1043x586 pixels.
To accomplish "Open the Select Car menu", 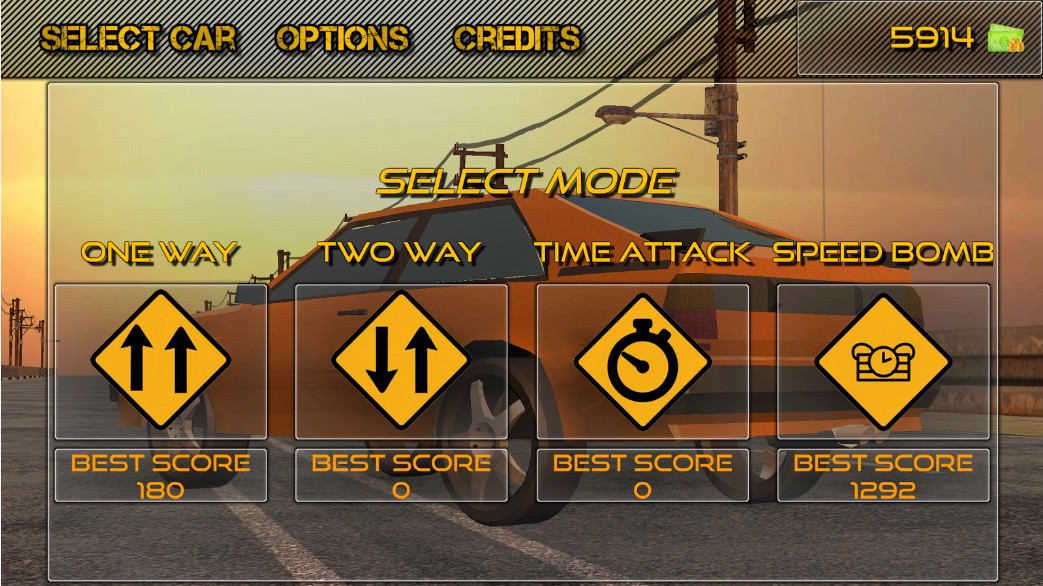I will [138, 38].
